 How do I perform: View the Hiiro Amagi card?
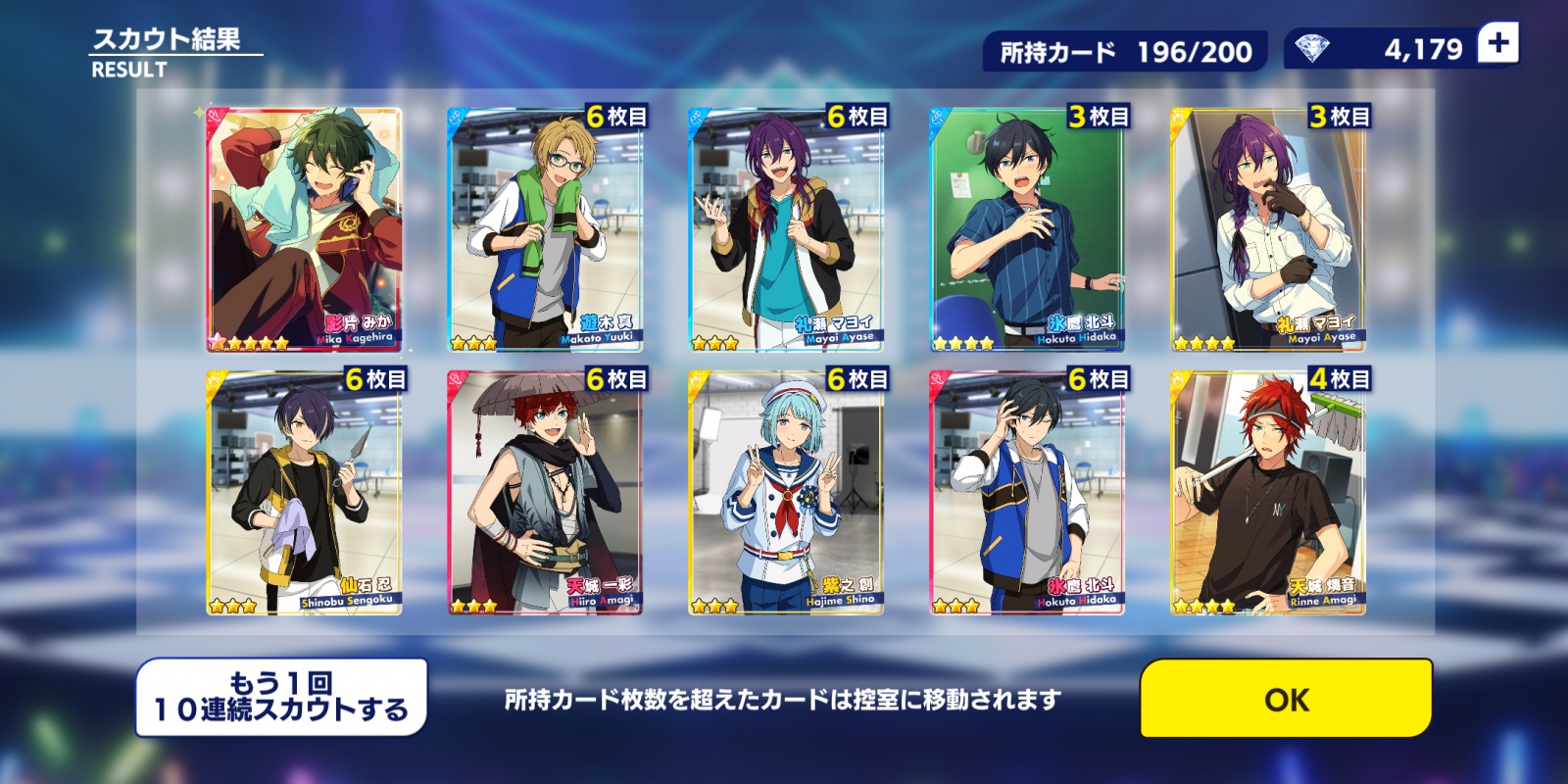pyautogui.click(x=545, y=492)
